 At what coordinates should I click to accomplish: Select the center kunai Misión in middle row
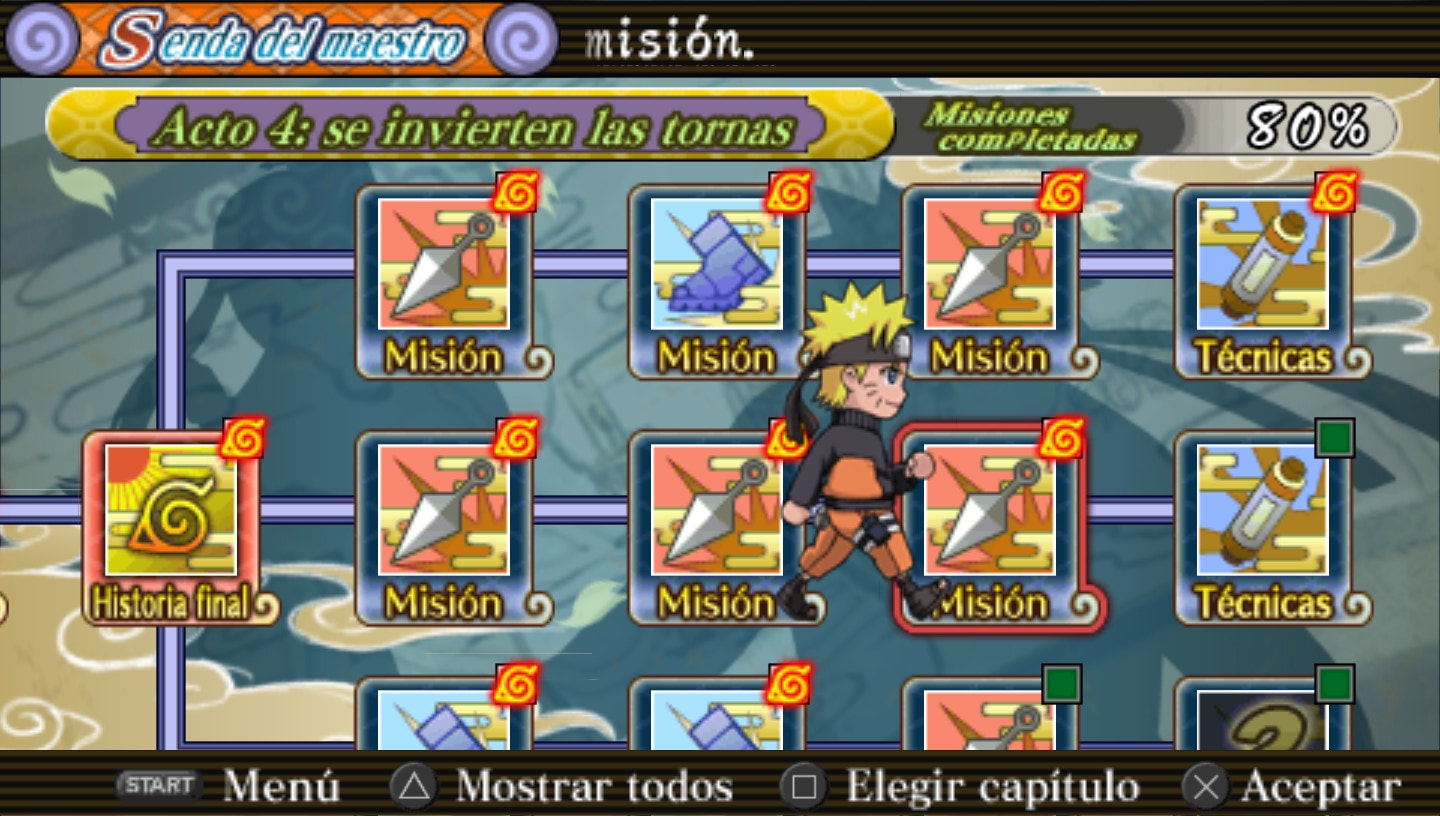(x=720, y=520)
